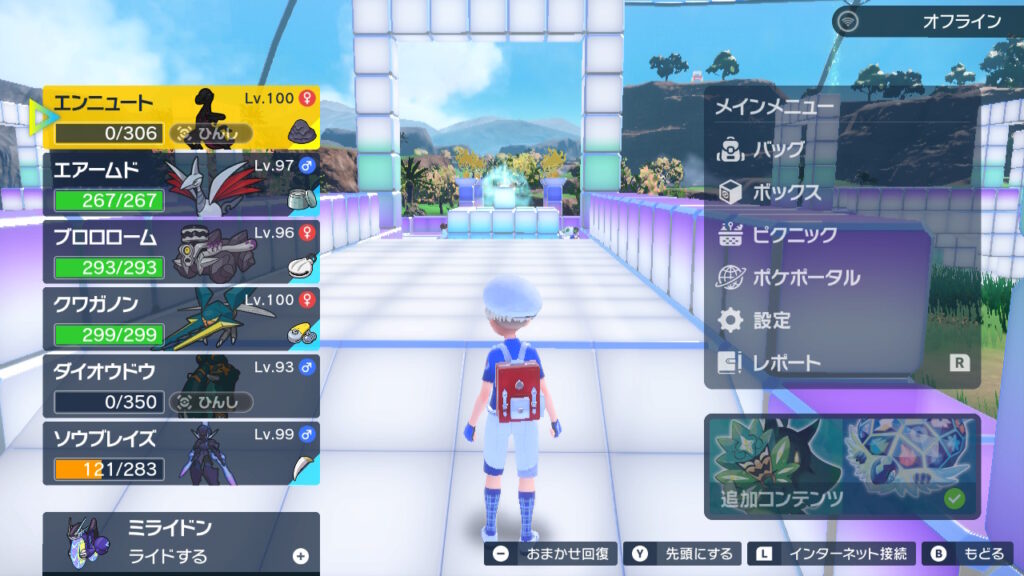This screenshot has width=1024, height=576.
Task: Open ボックス from main menu
Action: point(785,192)
